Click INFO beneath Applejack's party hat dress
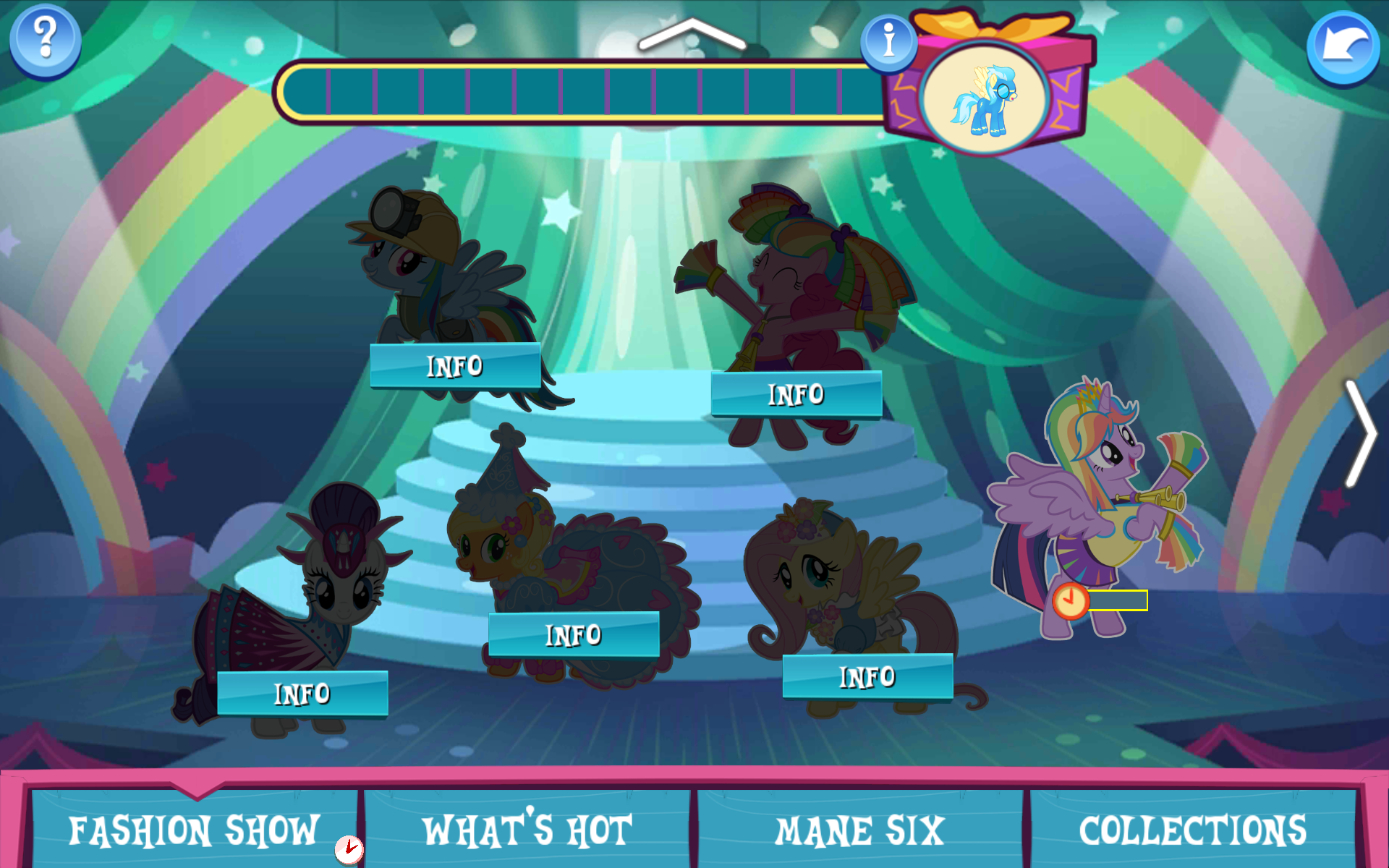The height and width of the screenshot is (868, 1389). point(574,634)
